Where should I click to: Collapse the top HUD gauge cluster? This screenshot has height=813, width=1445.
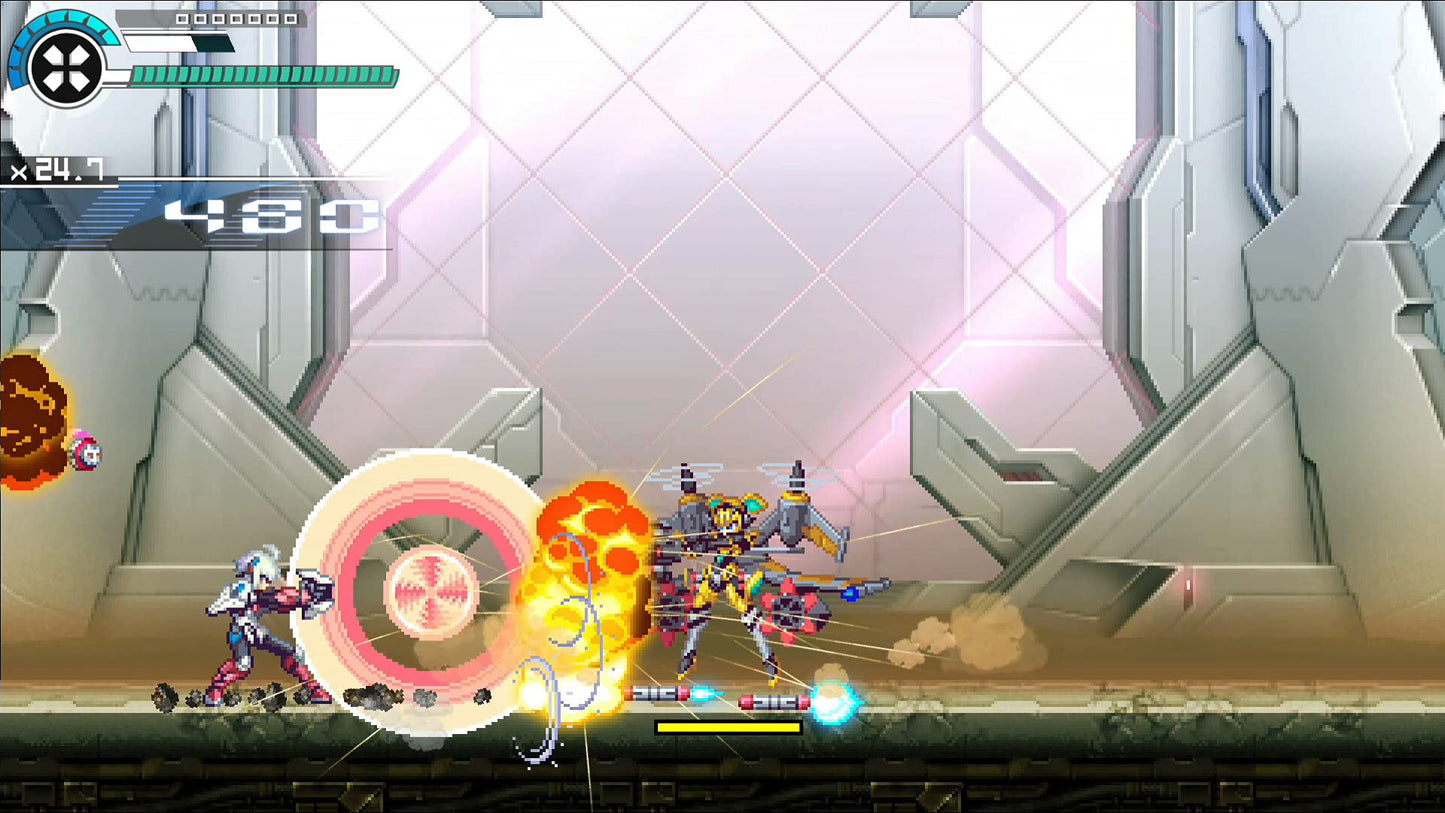click(200, 50)
